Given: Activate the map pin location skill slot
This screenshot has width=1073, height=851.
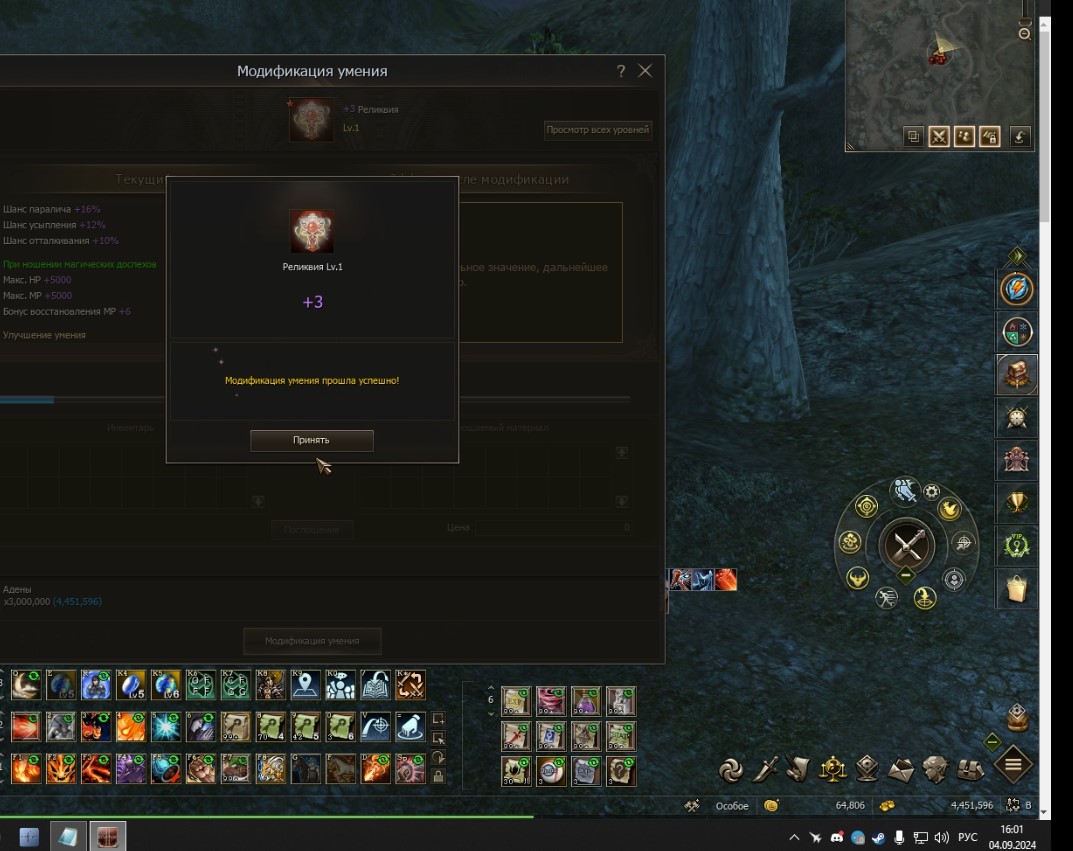Looking at the screenshot, I should (306, 685).
